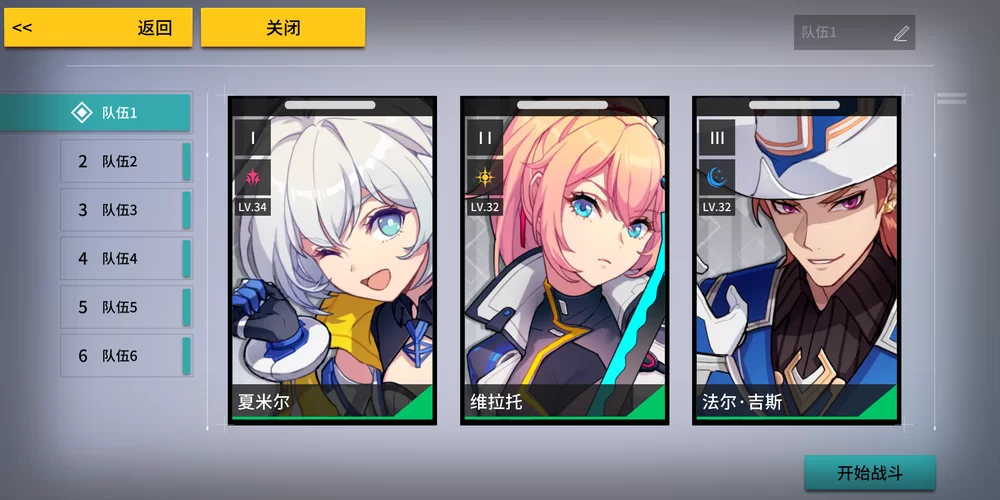Select the 队伍1 team tab
The height and width of the screenshot is (500, 1000).
(x=96, y=113)
